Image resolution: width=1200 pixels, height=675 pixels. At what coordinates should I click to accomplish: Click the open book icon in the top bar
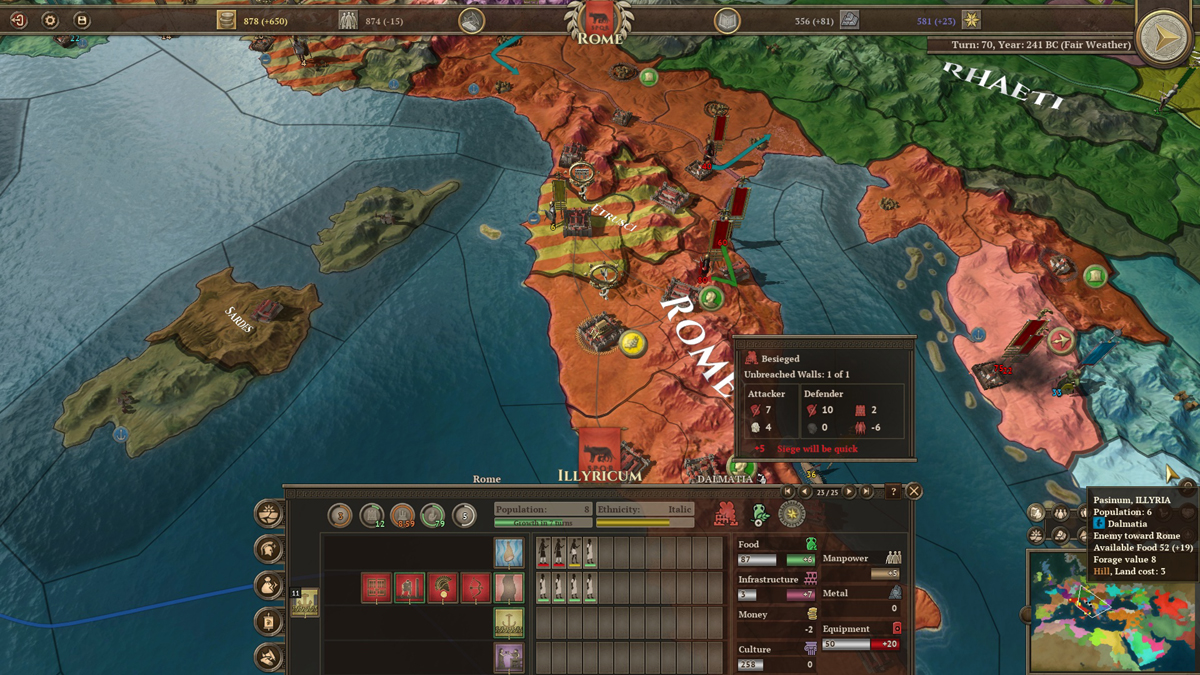(727, 20)
